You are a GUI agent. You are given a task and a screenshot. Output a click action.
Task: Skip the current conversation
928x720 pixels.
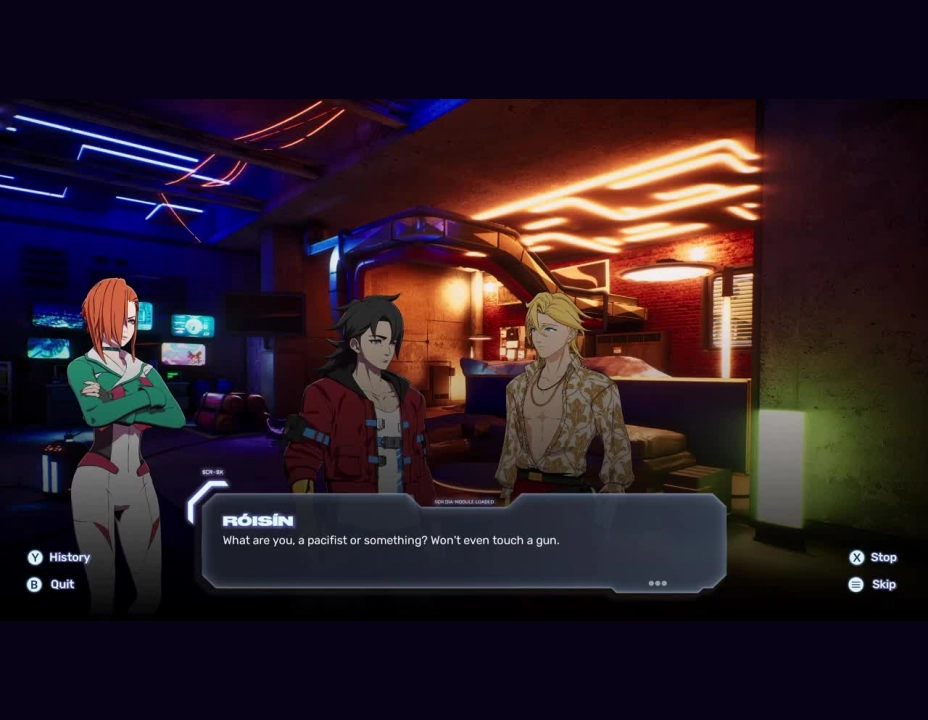click(x=873, y=584)
